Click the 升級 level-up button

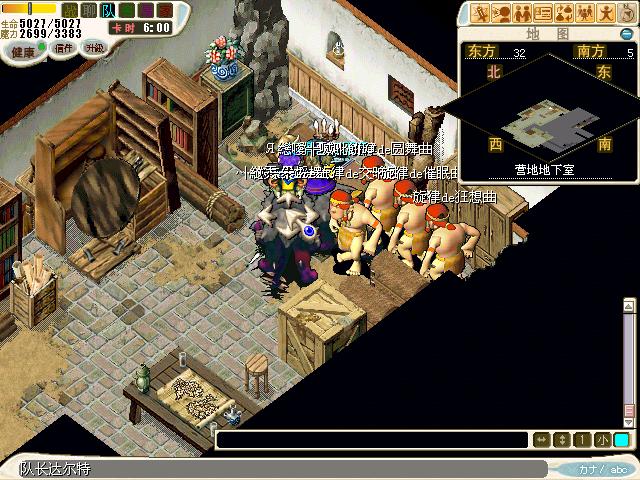[x=94, y=48]
